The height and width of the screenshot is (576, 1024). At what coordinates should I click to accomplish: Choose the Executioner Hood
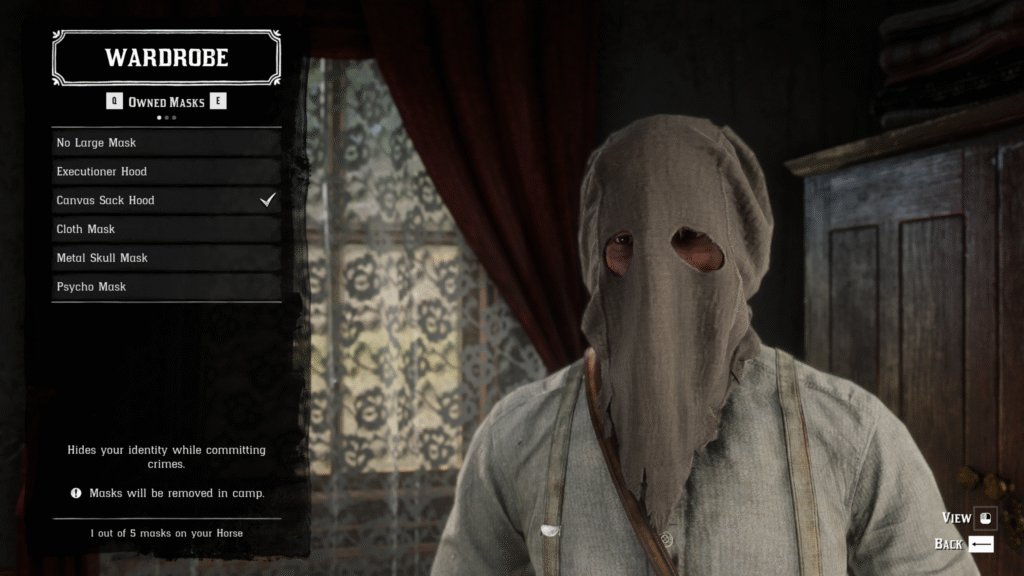(167, 172)
